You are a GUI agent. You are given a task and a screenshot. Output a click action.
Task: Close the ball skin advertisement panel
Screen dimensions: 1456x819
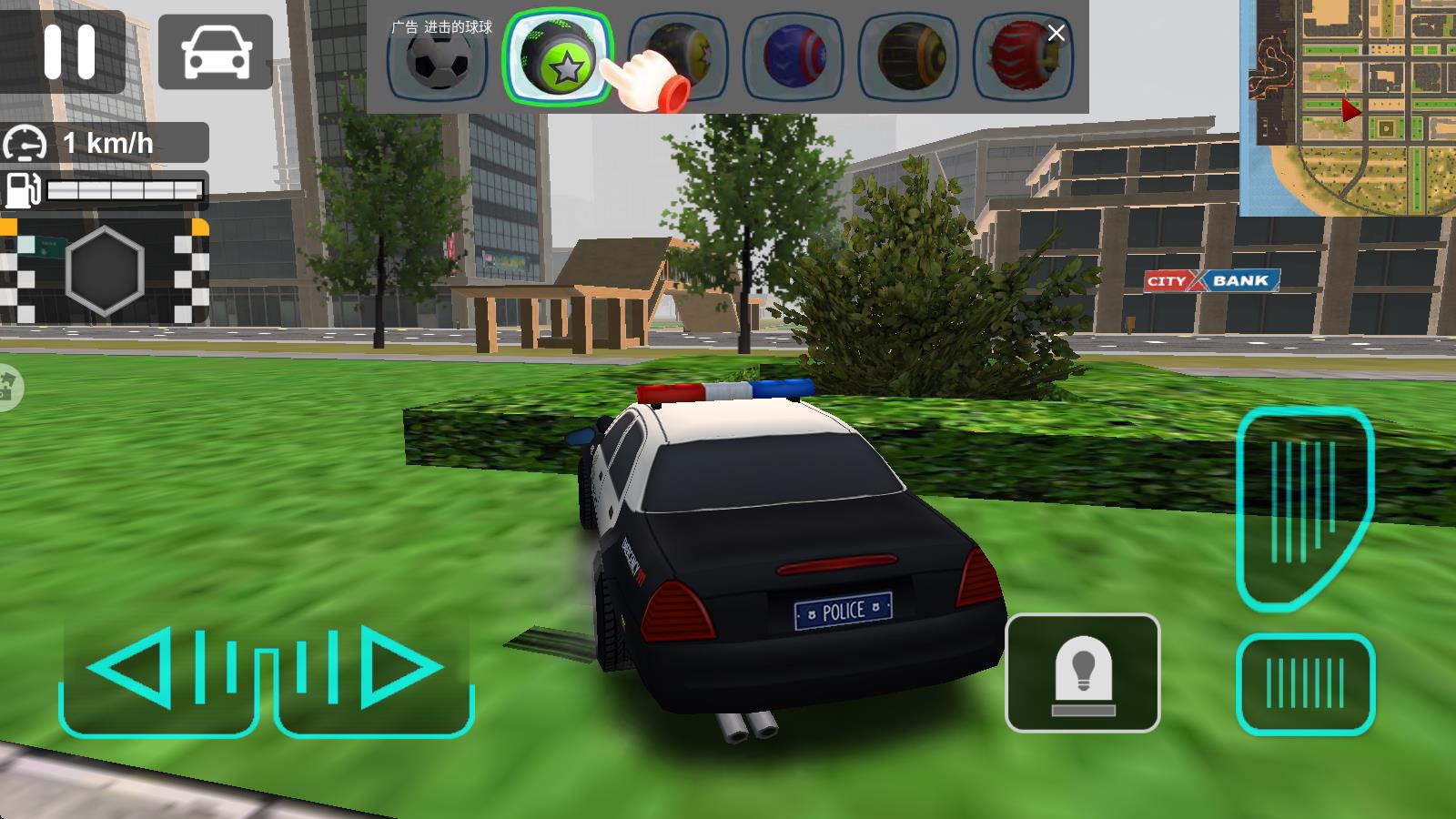coord(1056,32)
